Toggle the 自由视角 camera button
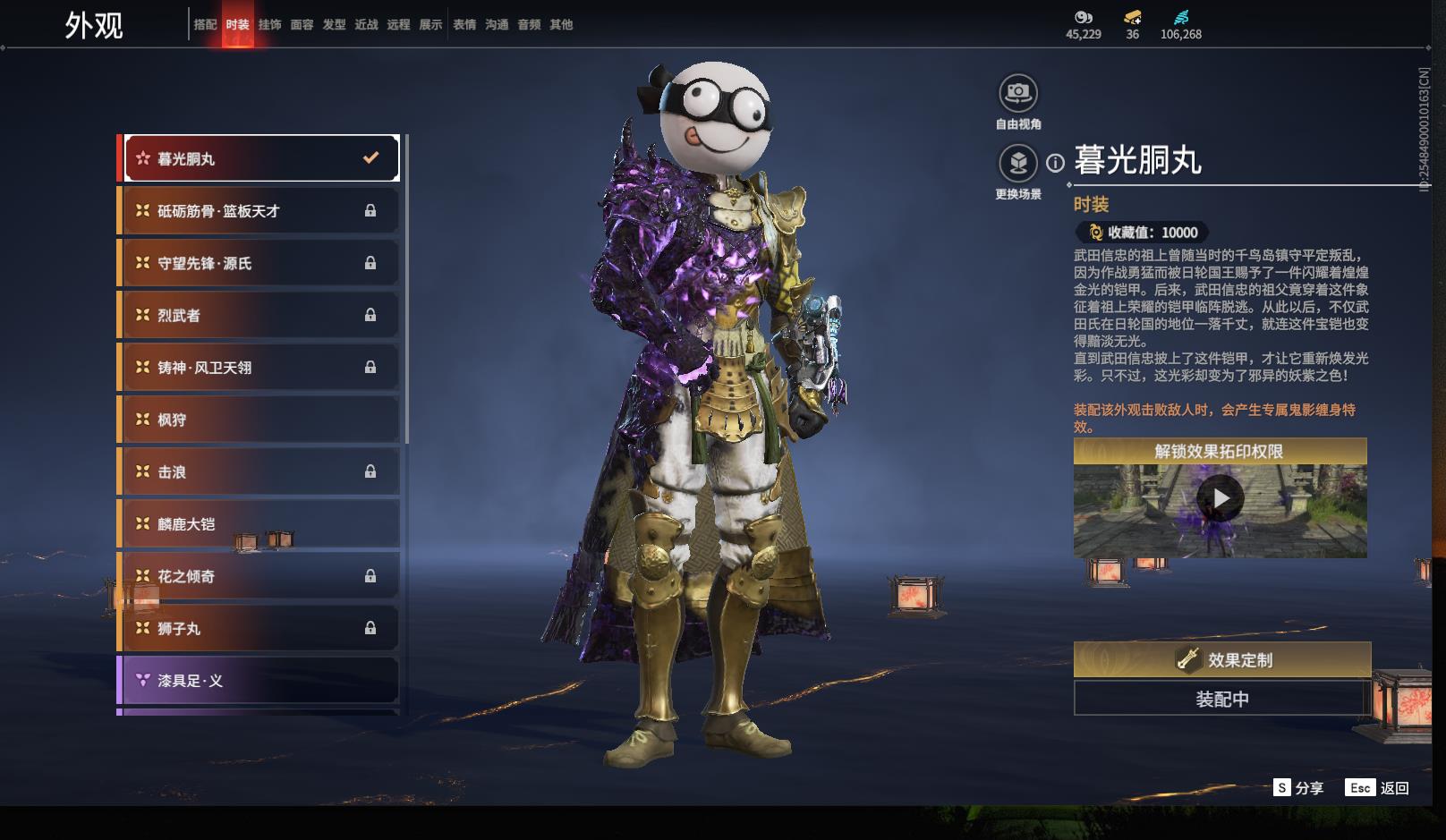Screen dimensions: 1446x840 1018,93
